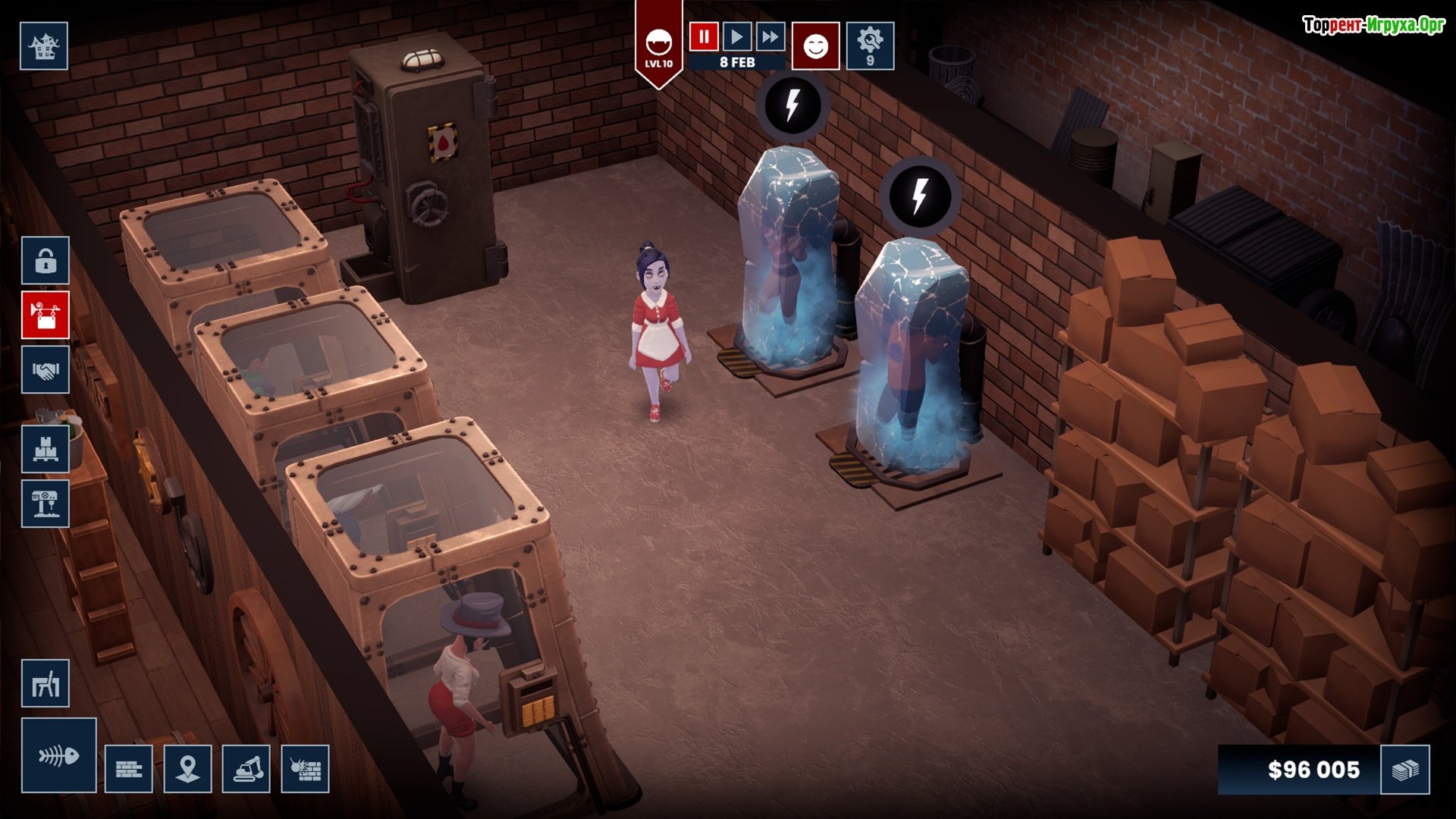Open the handshake deals panel
1456x819 pixels.
point(45,370)
